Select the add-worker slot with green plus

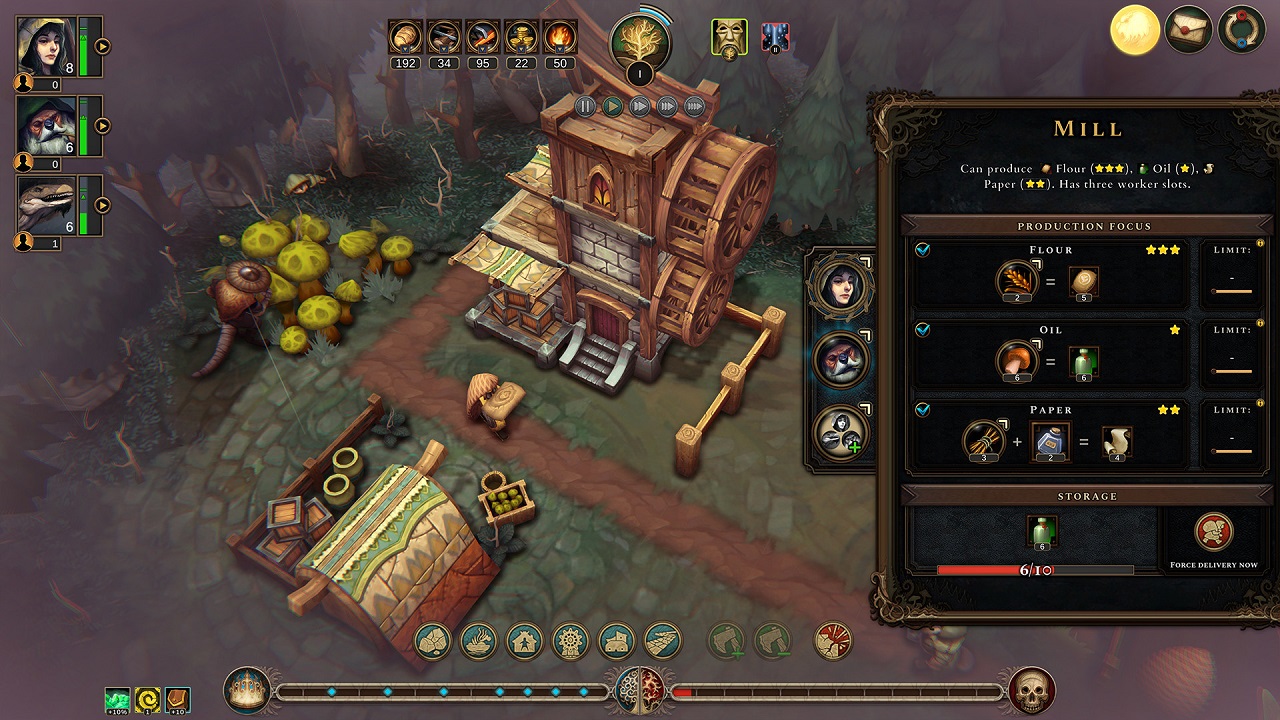pyautogui.click(x=841, y=433)
